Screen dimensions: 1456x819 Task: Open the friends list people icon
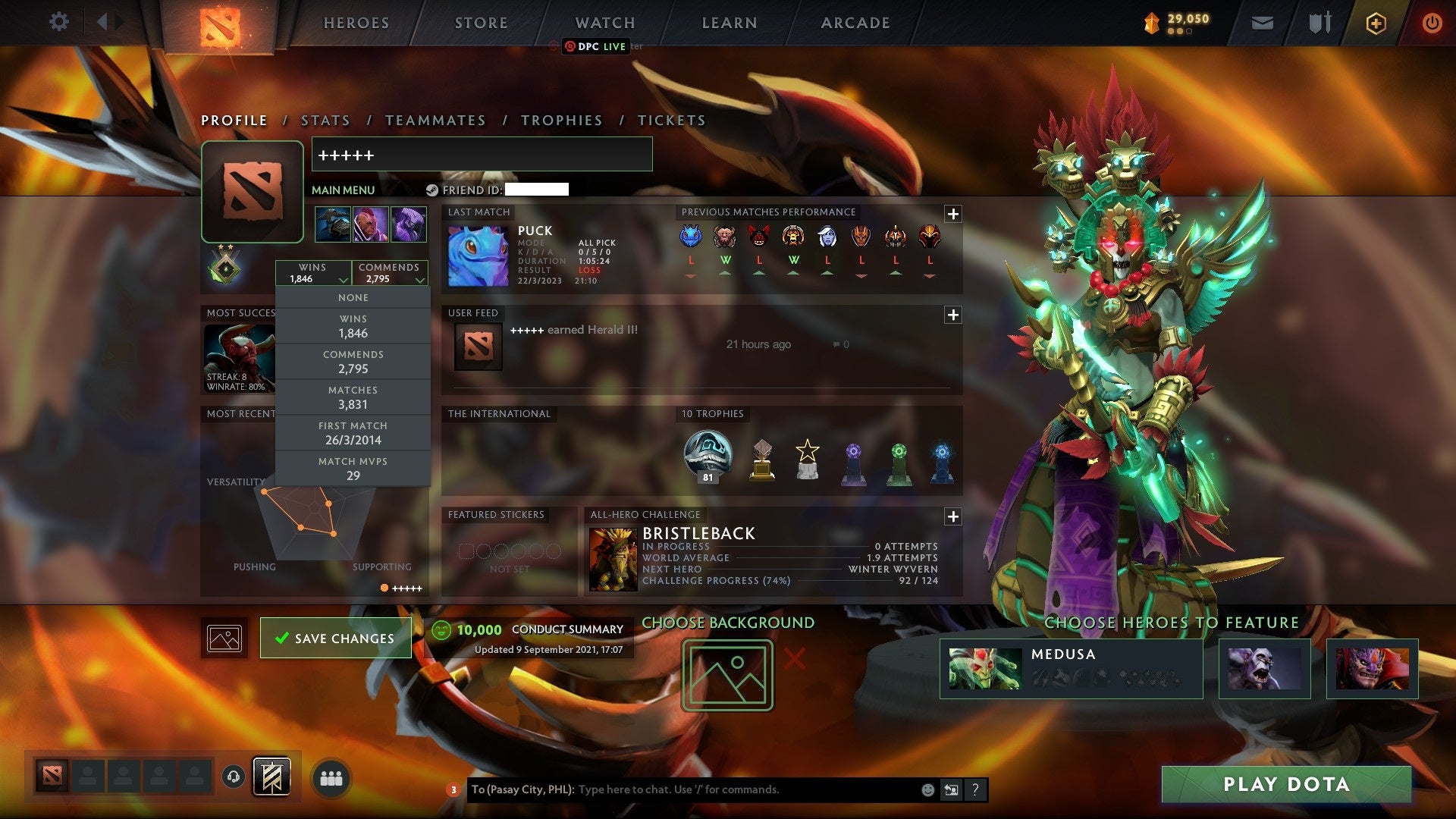[x=332, y=777]
